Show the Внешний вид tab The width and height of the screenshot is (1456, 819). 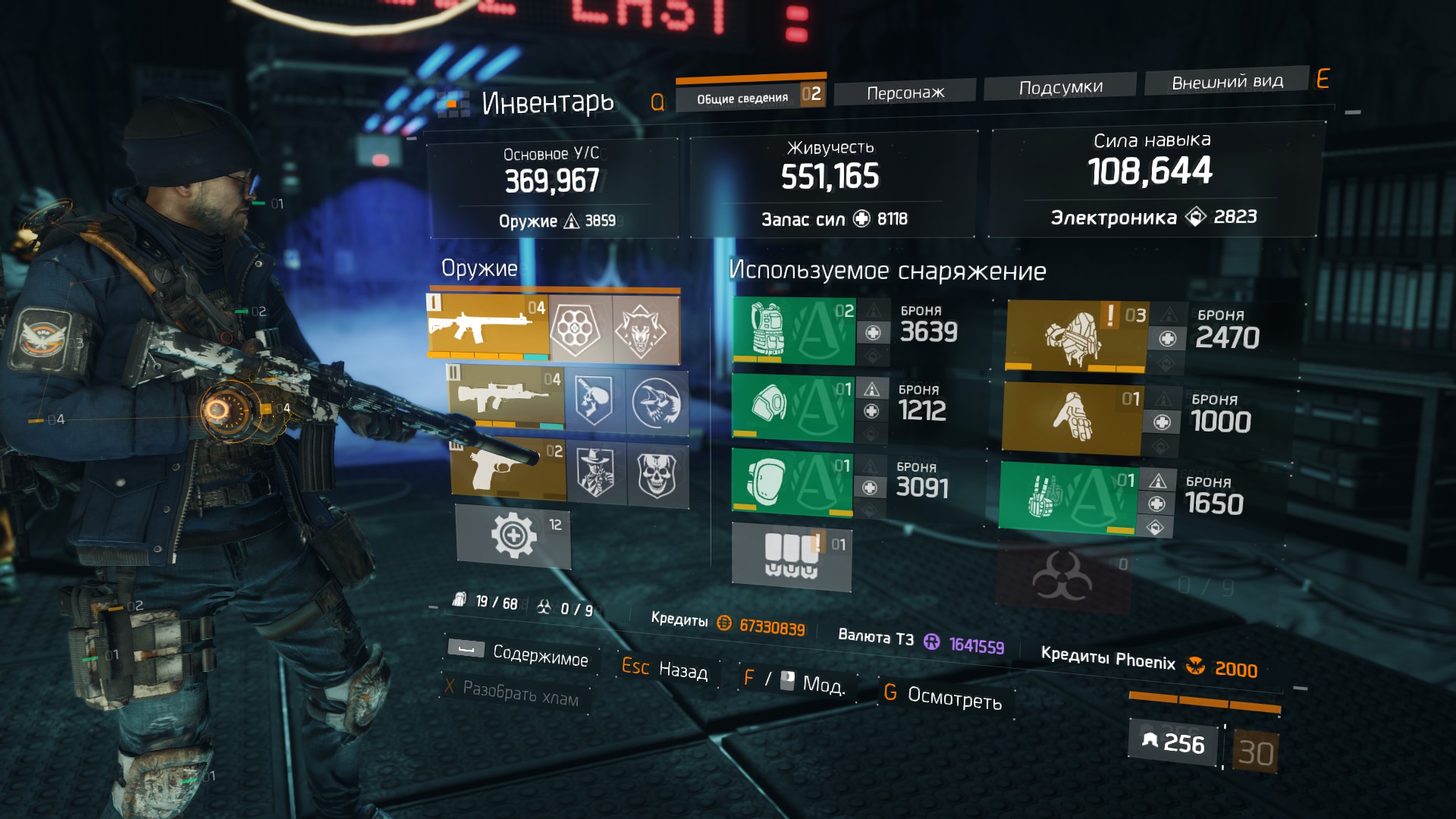[1226, 81]
